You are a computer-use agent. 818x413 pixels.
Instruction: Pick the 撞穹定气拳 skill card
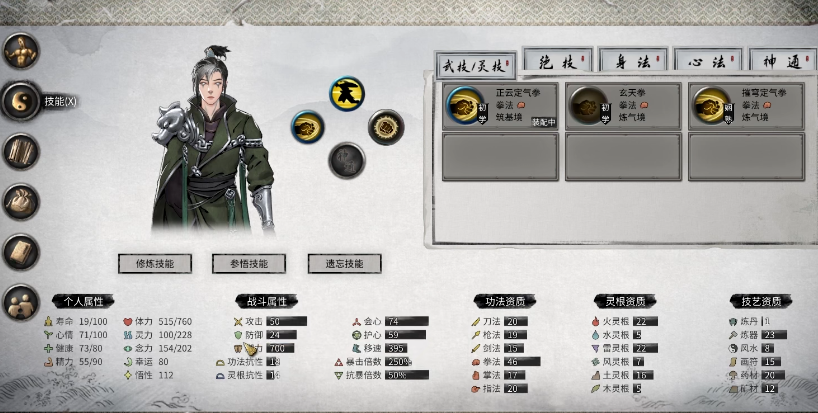745,106
